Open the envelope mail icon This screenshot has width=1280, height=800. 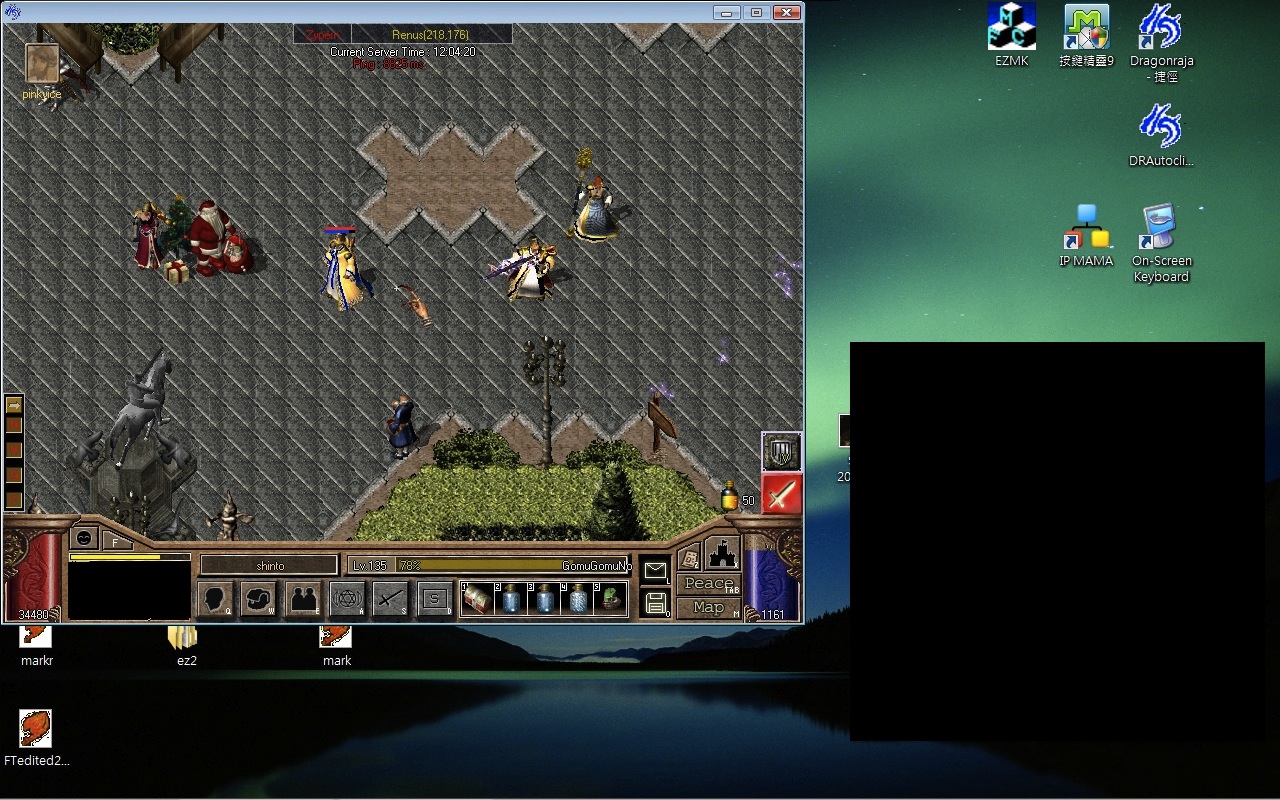(x=655, y=571)
